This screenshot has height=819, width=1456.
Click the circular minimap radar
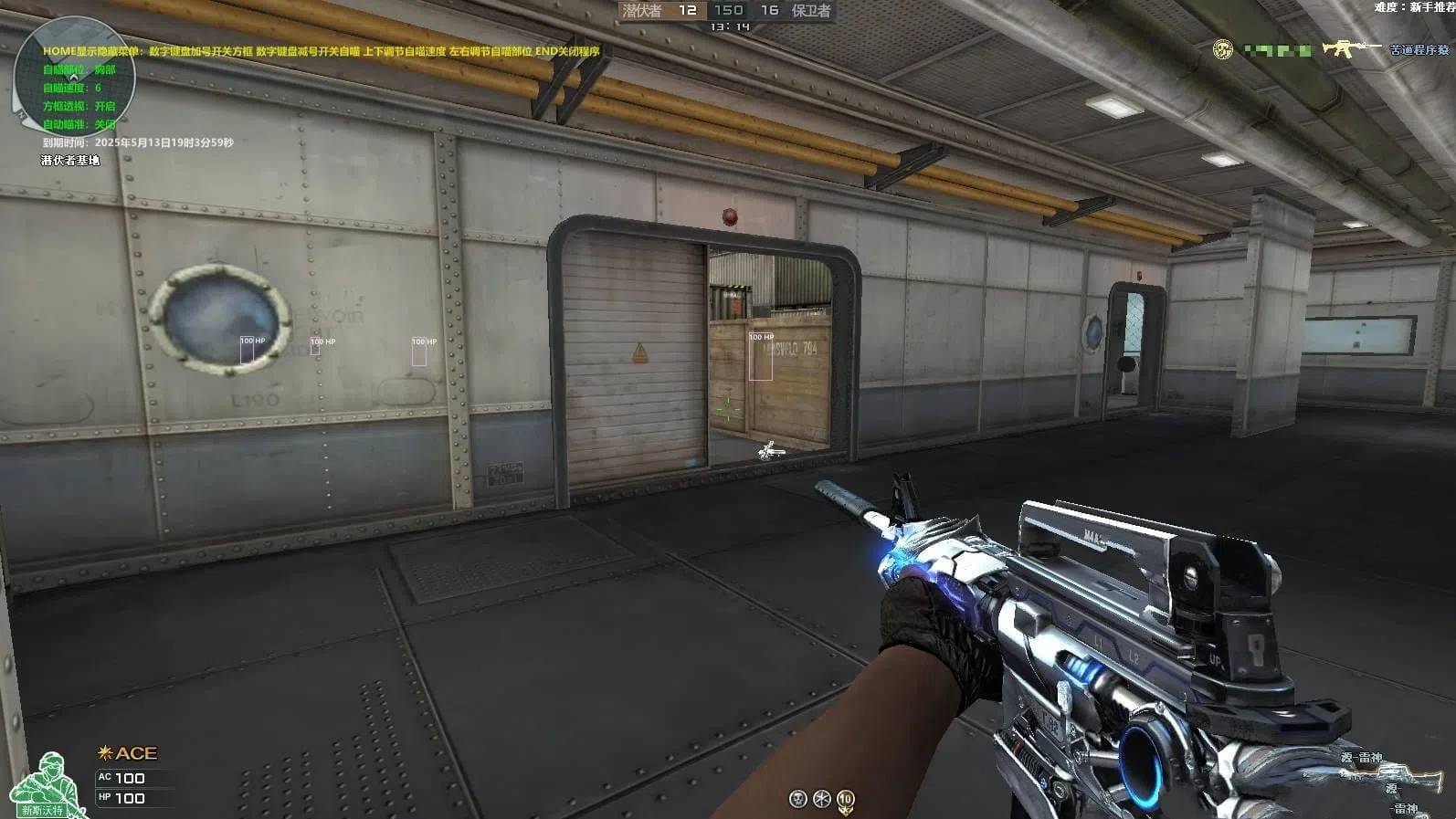74,77
